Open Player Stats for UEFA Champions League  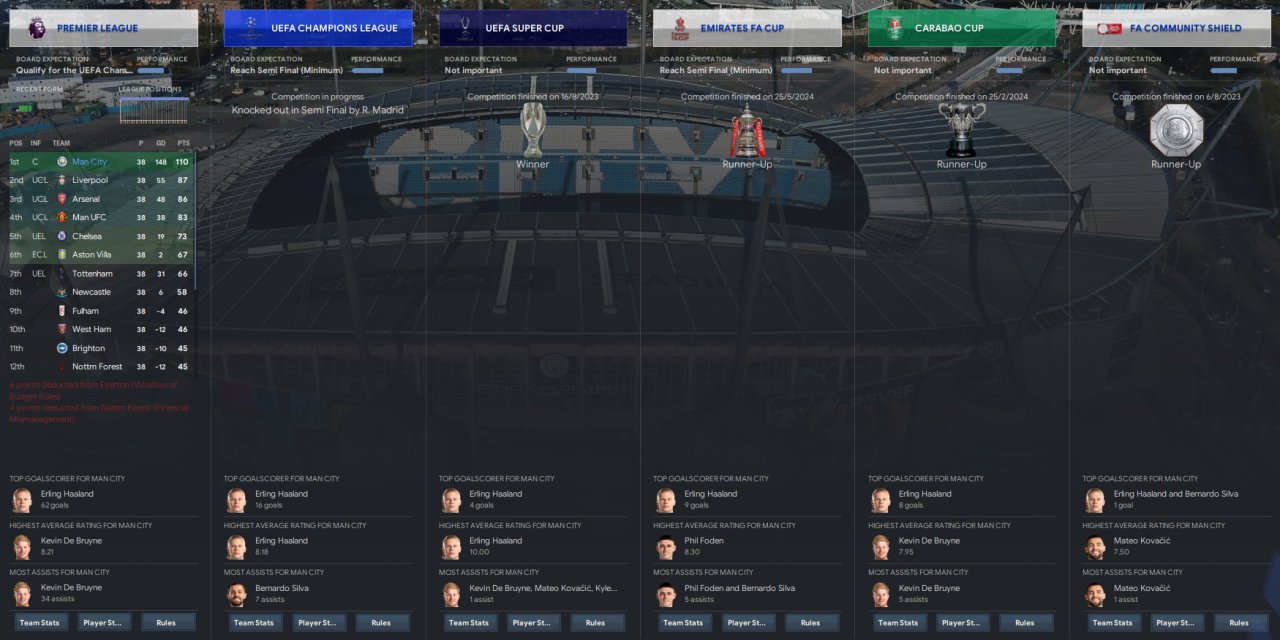point(317,622)
